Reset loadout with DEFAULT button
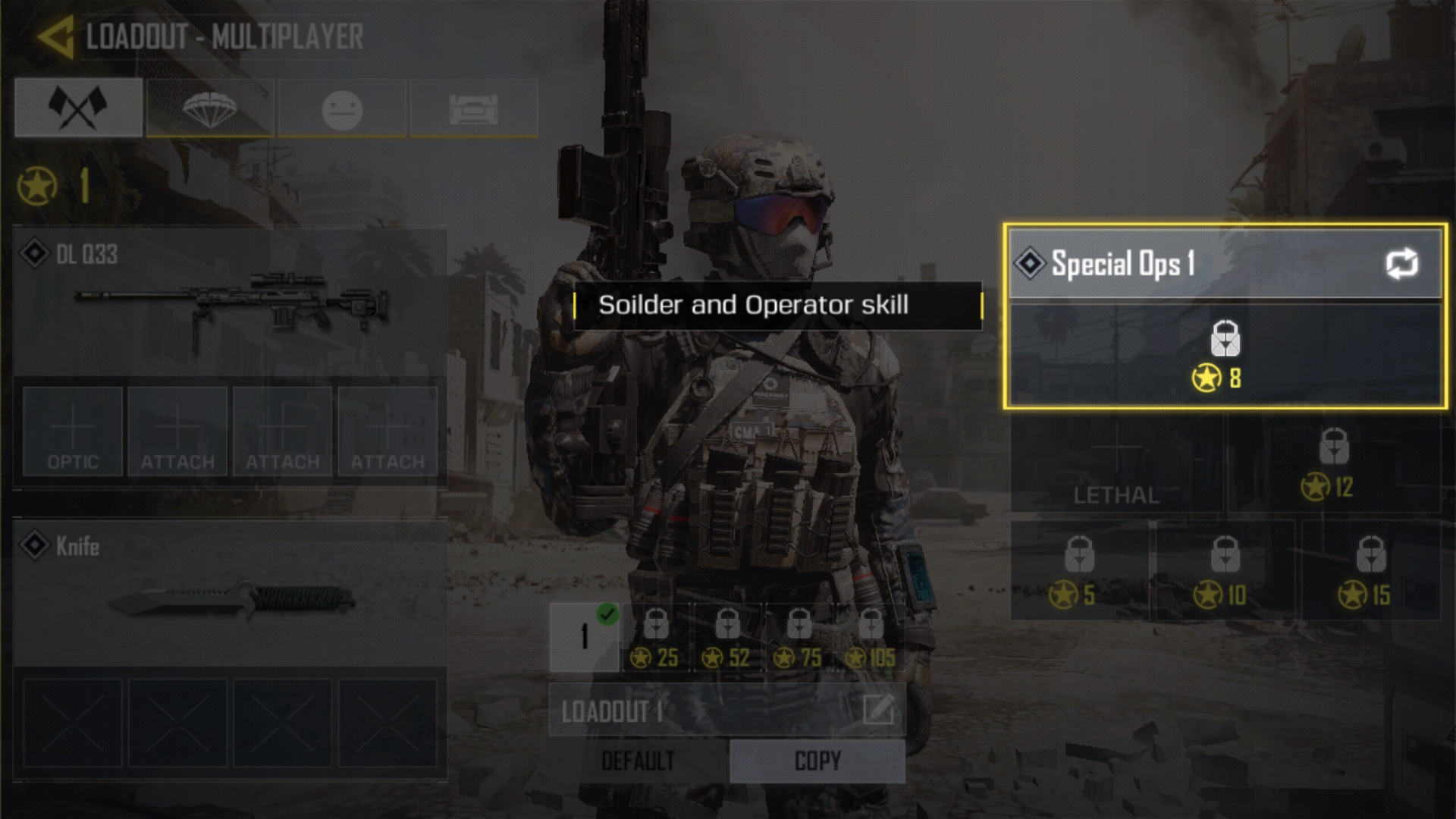The image size is (1456, 819). [638, 761]
